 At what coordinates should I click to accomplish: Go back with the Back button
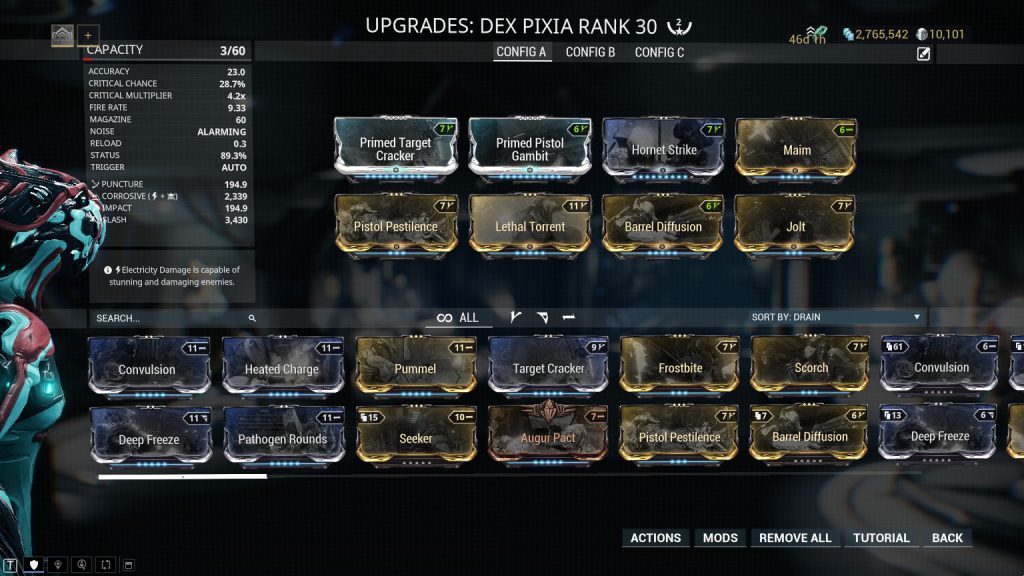click(x=947, y=538)
